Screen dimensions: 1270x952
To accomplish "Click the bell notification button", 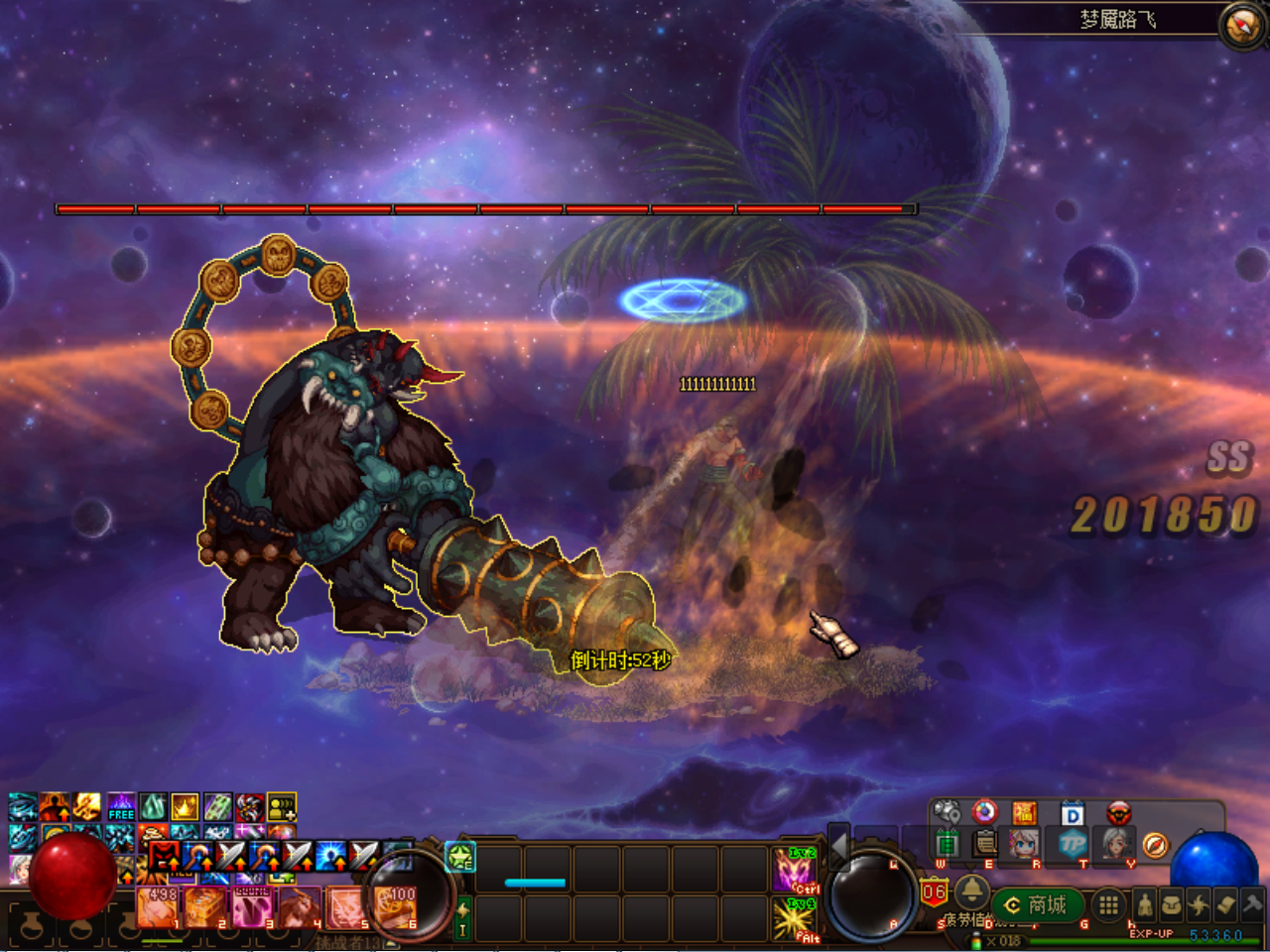I will [970, 891].
